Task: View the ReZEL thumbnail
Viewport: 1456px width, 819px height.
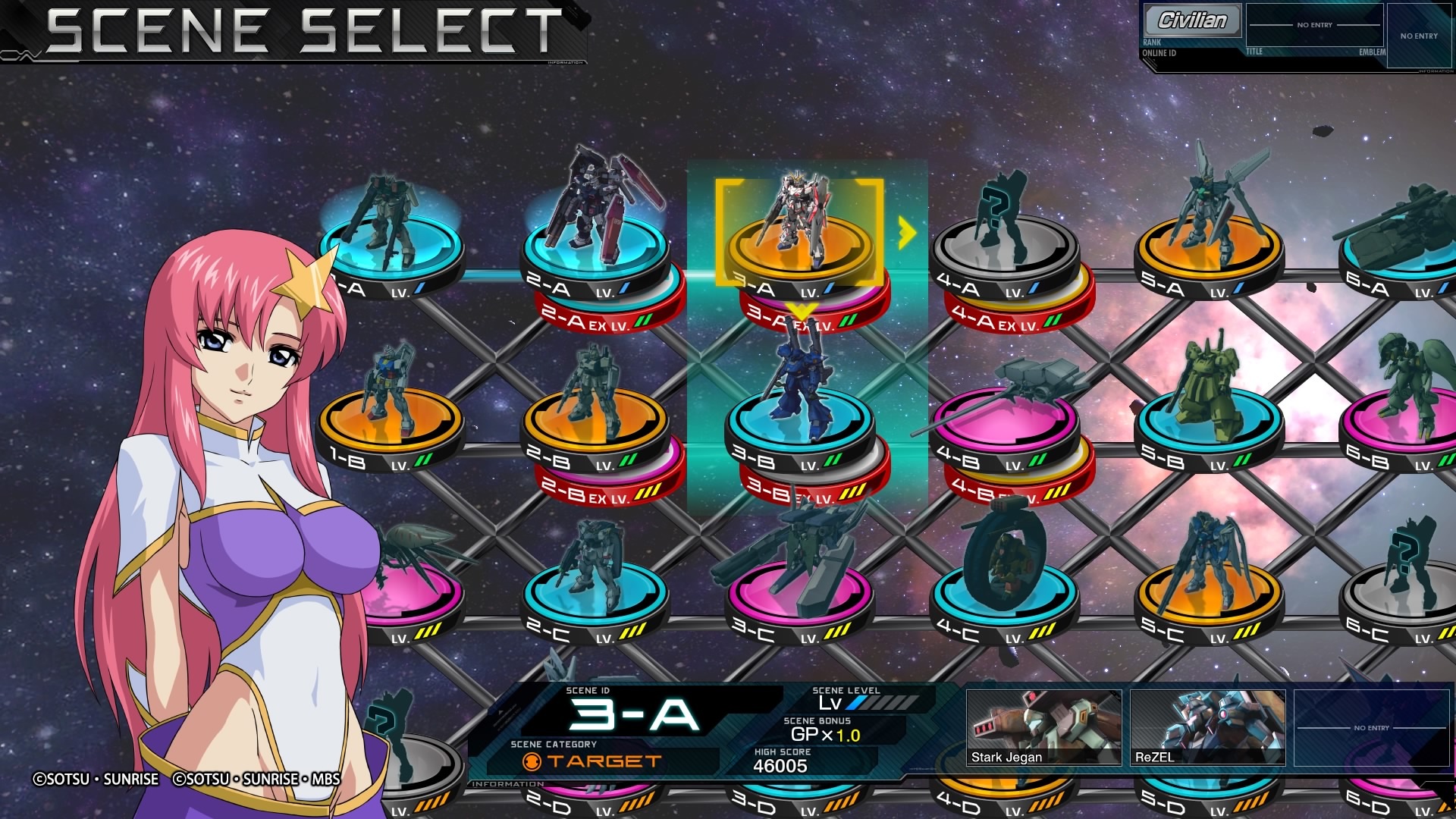Action: click(1207, 726)
